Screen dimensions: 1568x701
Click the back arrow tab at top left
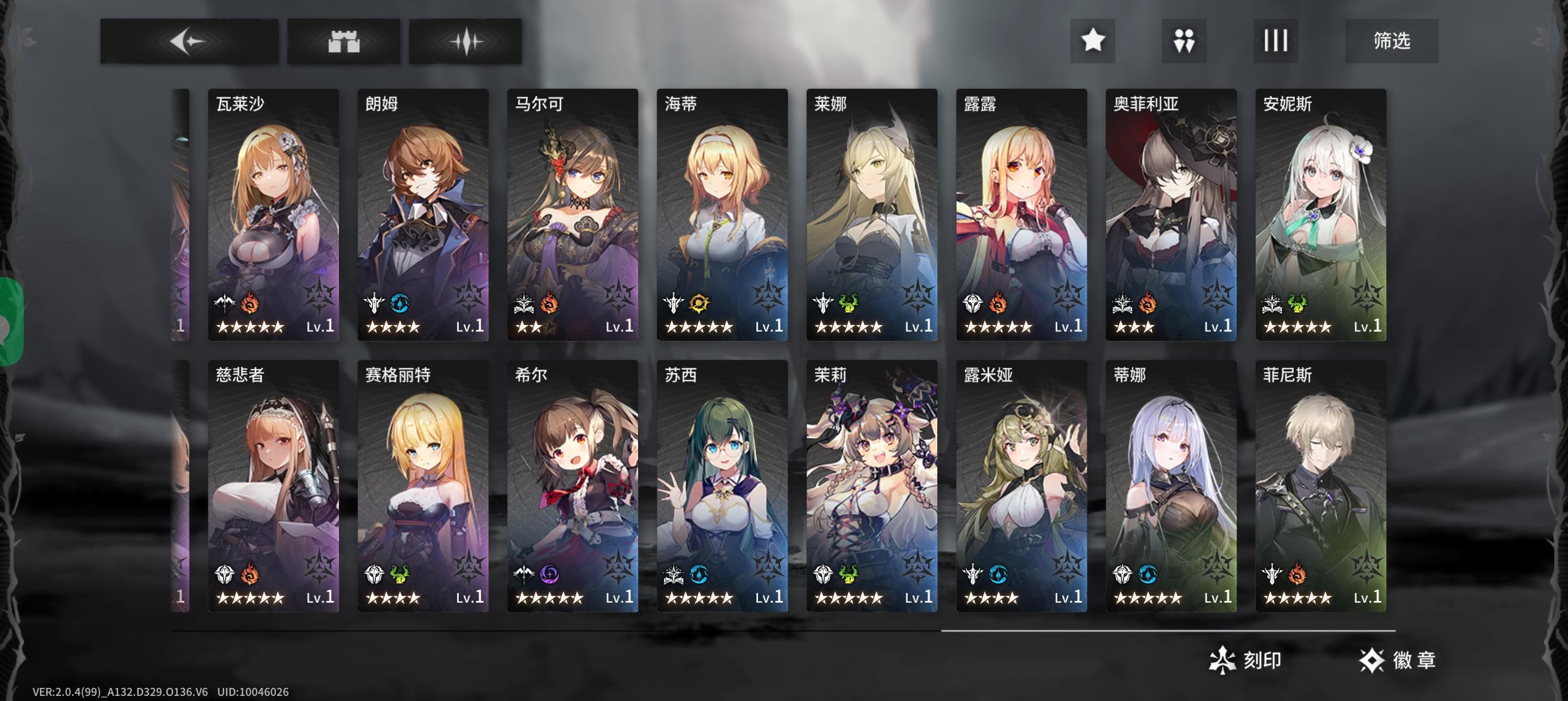pos(189,41)
